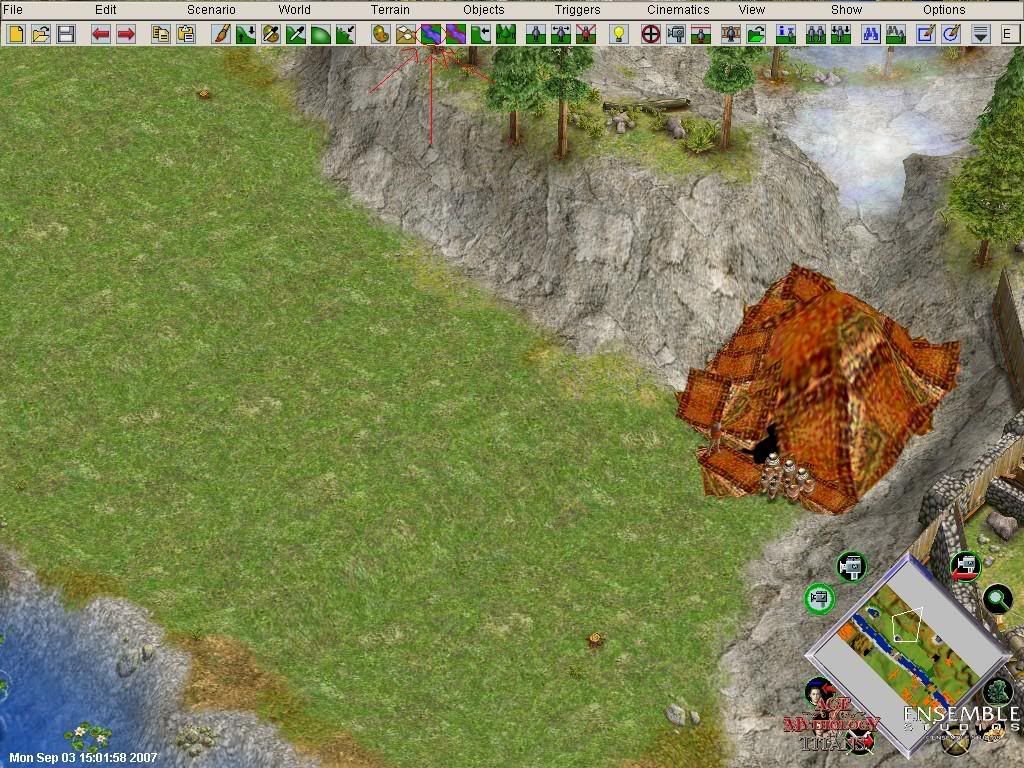Click the blue binoculars toolbar icon
The image size is (1024, 768).
pos(870,34)
